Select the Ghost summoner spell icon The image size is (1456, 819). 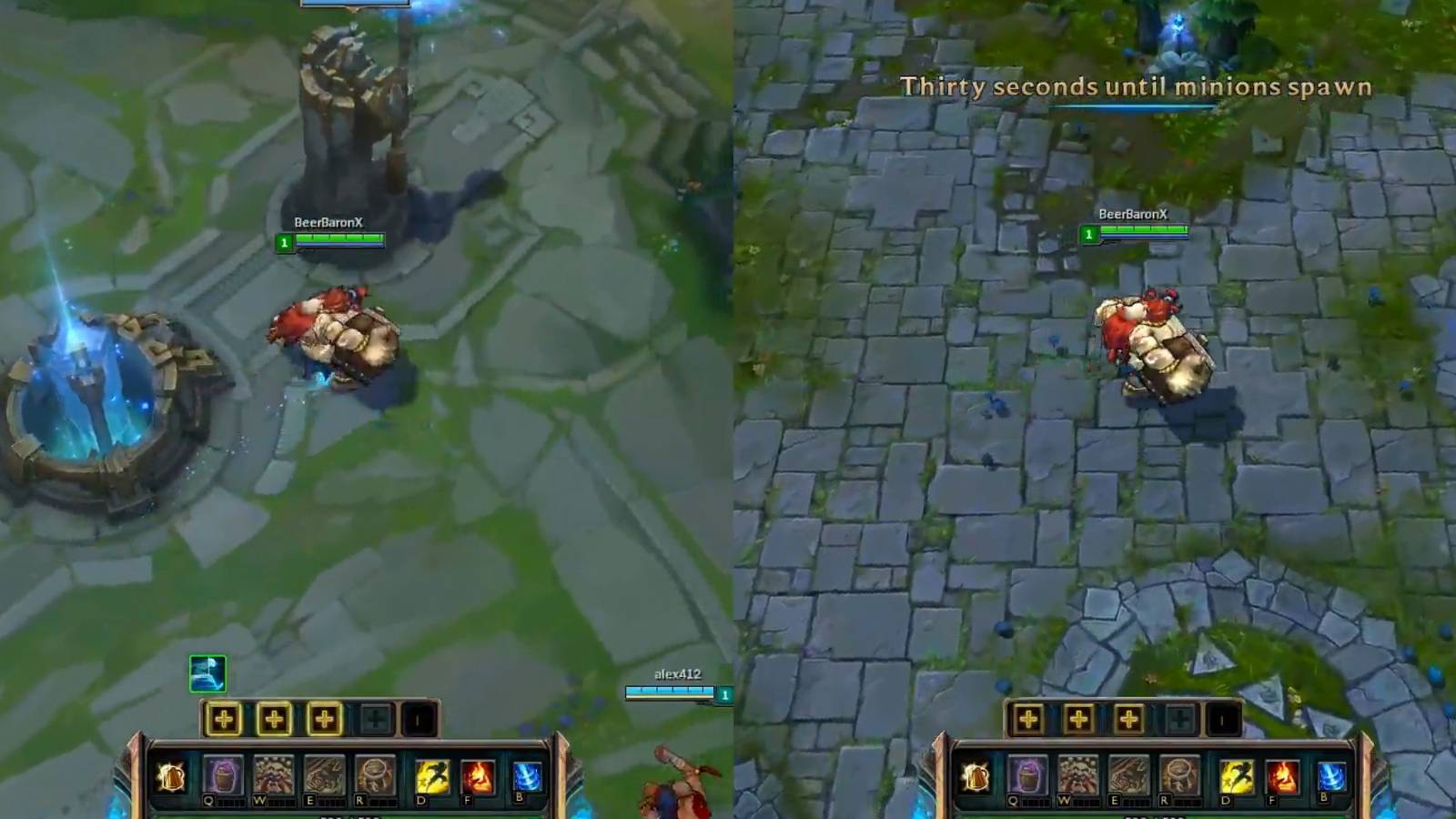click(x=430, y=775)
